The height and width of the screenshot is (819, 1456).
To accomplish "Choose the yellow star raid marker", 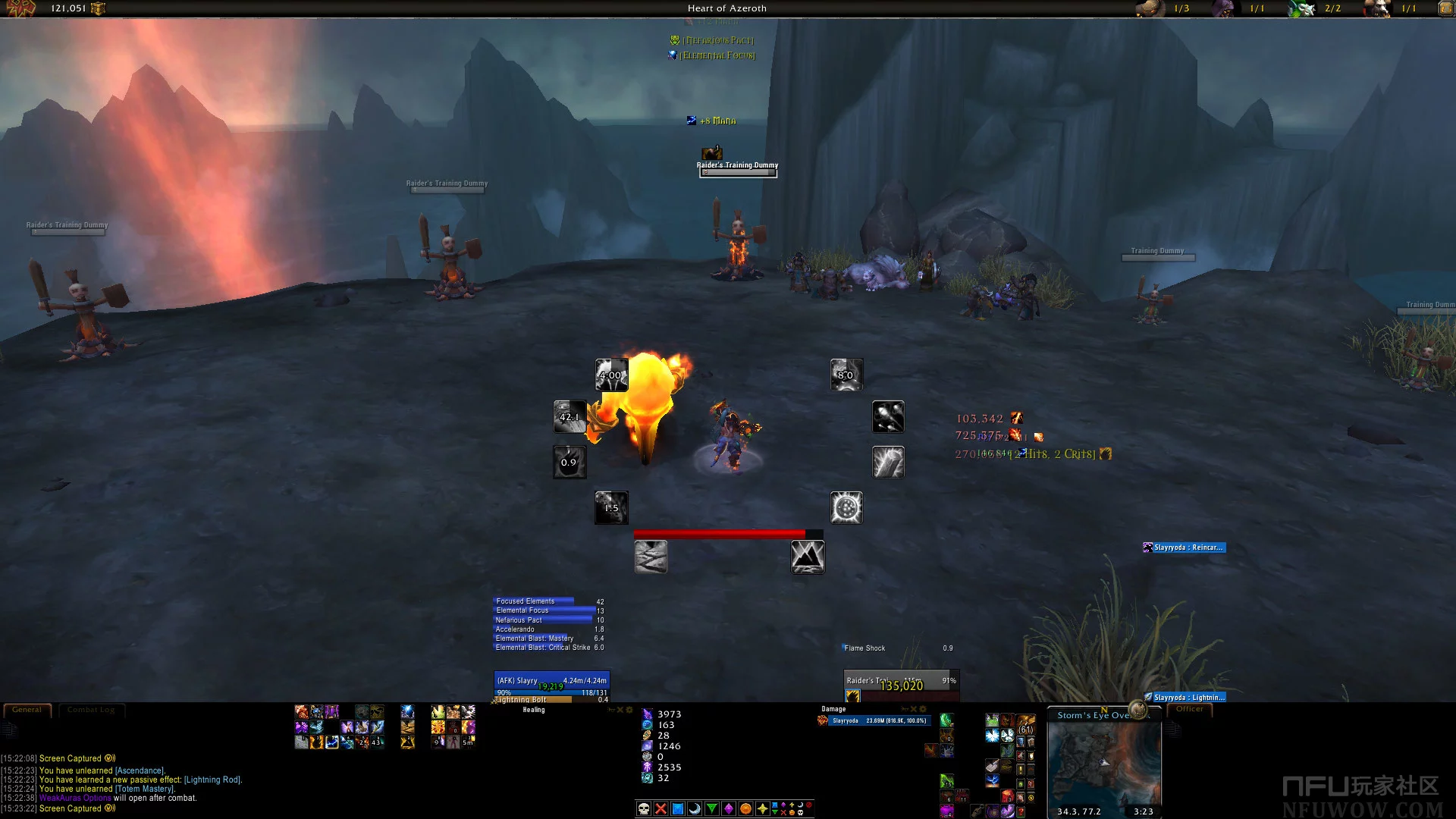I will pos(762,808).
